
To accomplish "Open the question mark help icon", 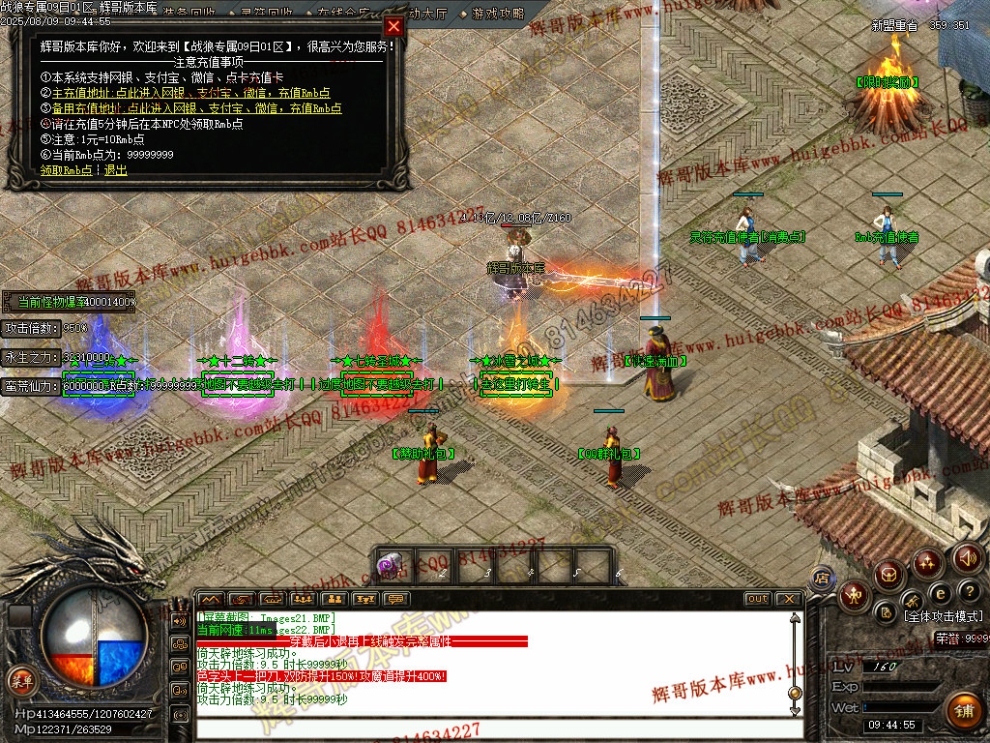I will coord(968,592).
